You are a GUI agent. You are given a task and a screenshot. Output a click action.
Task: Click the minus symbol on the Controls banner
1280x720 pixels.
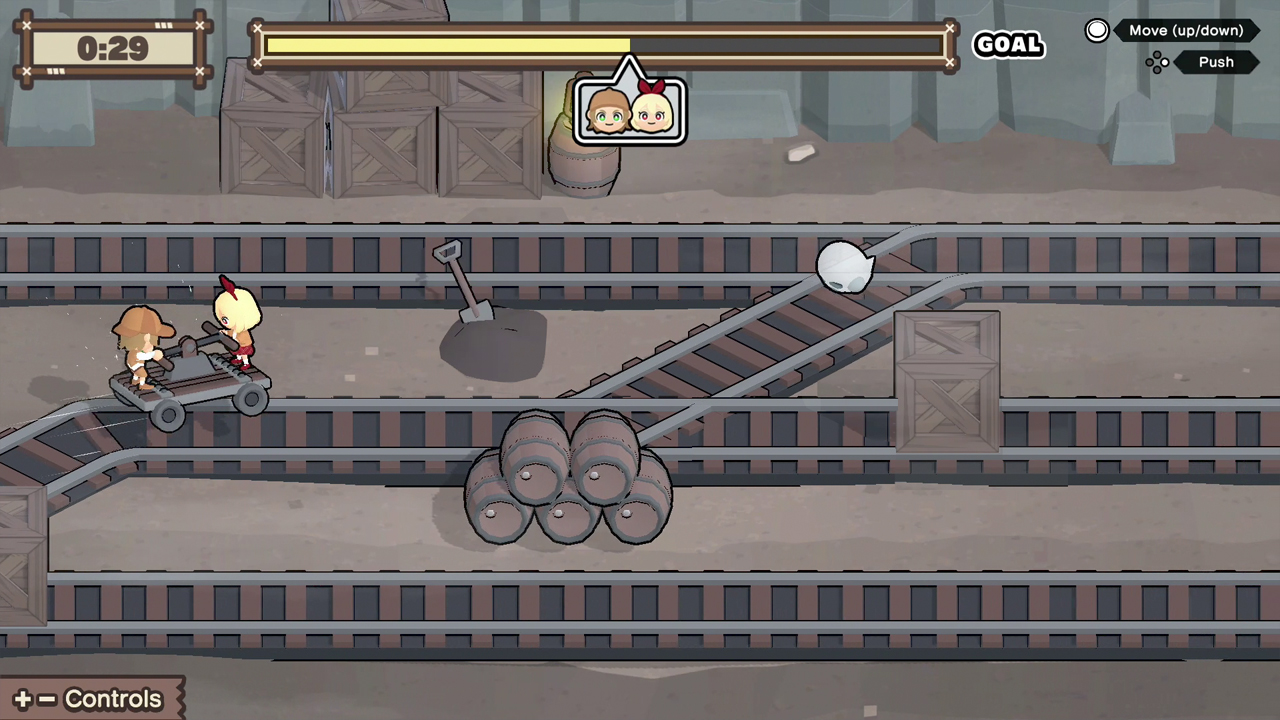click(x=45, y=699)
